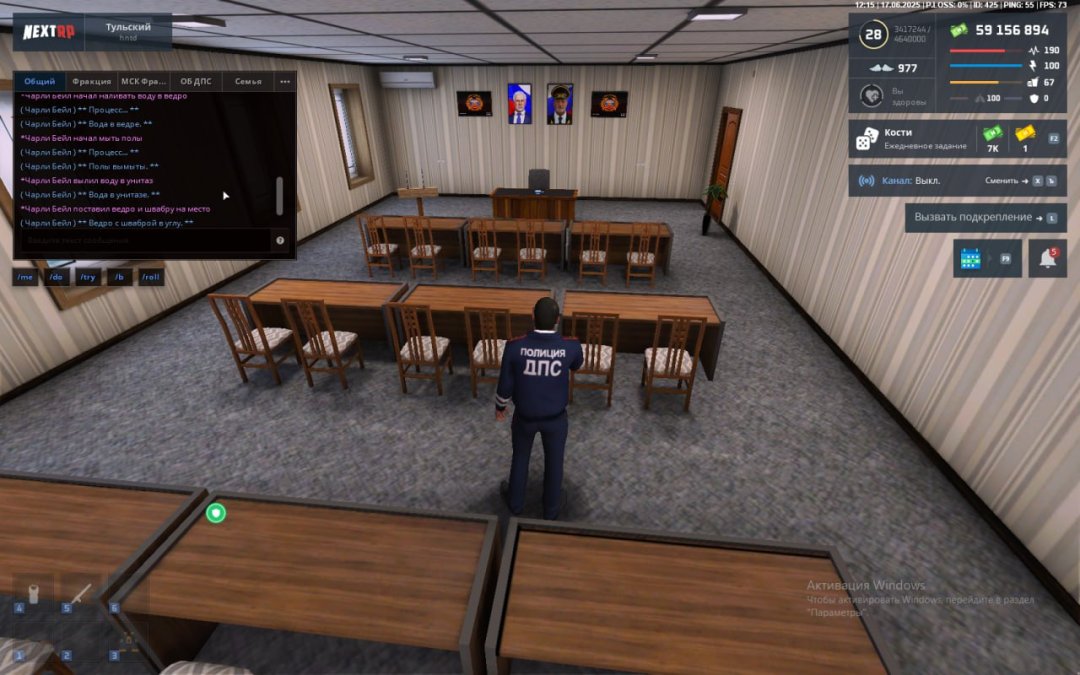View notifications via the bell icon

(x=1047, y=258)
